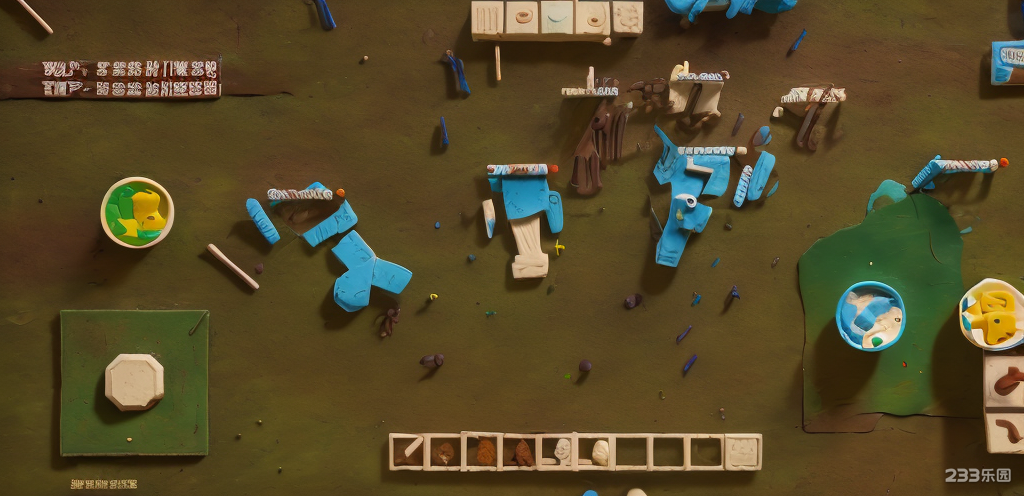Select the white egg-shaped item in the hotbar
This screenshot has height=496, width=1024.
[600, 452]
